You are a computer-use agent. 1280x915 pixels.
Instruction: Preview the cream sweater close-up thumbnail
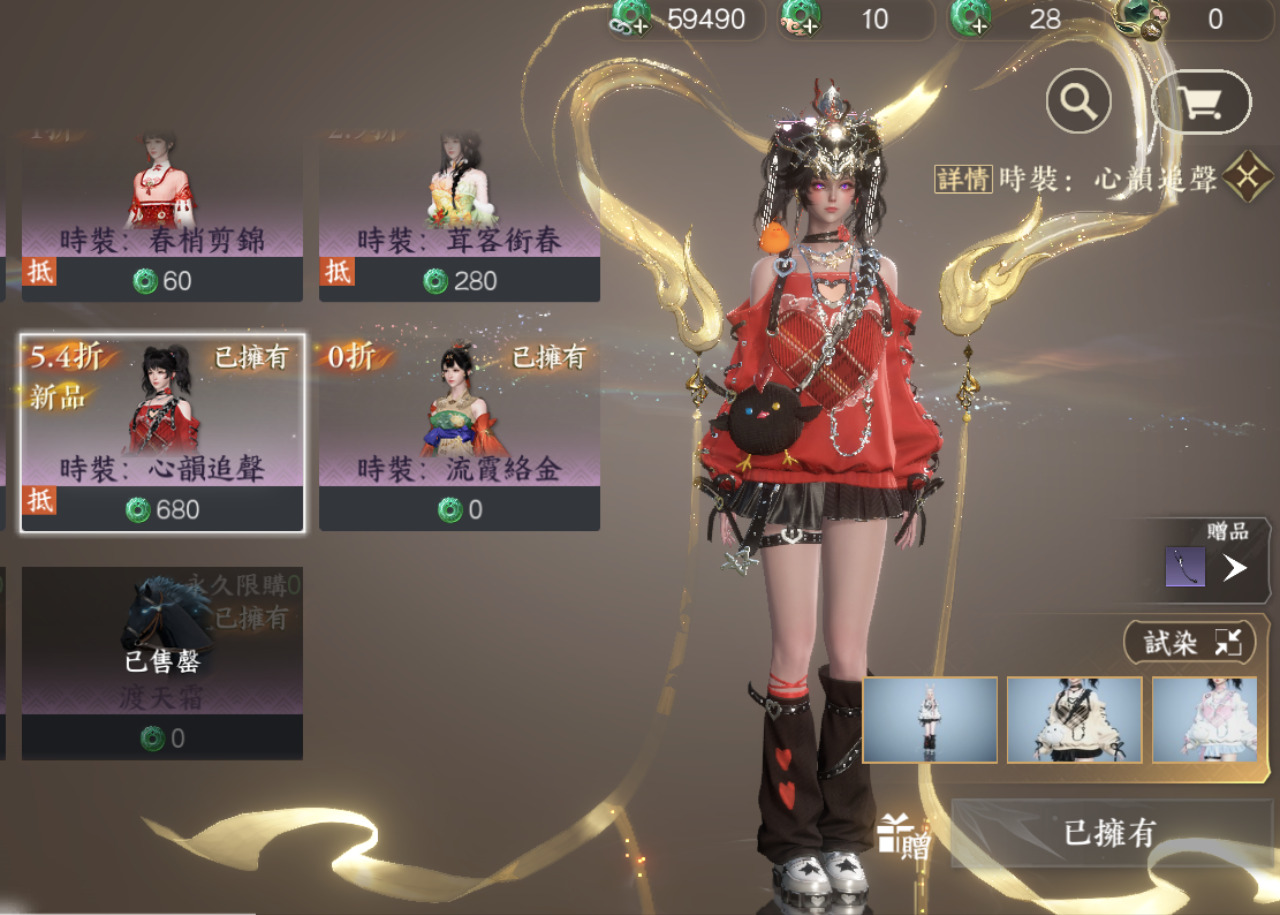[x=1074, y=720]
